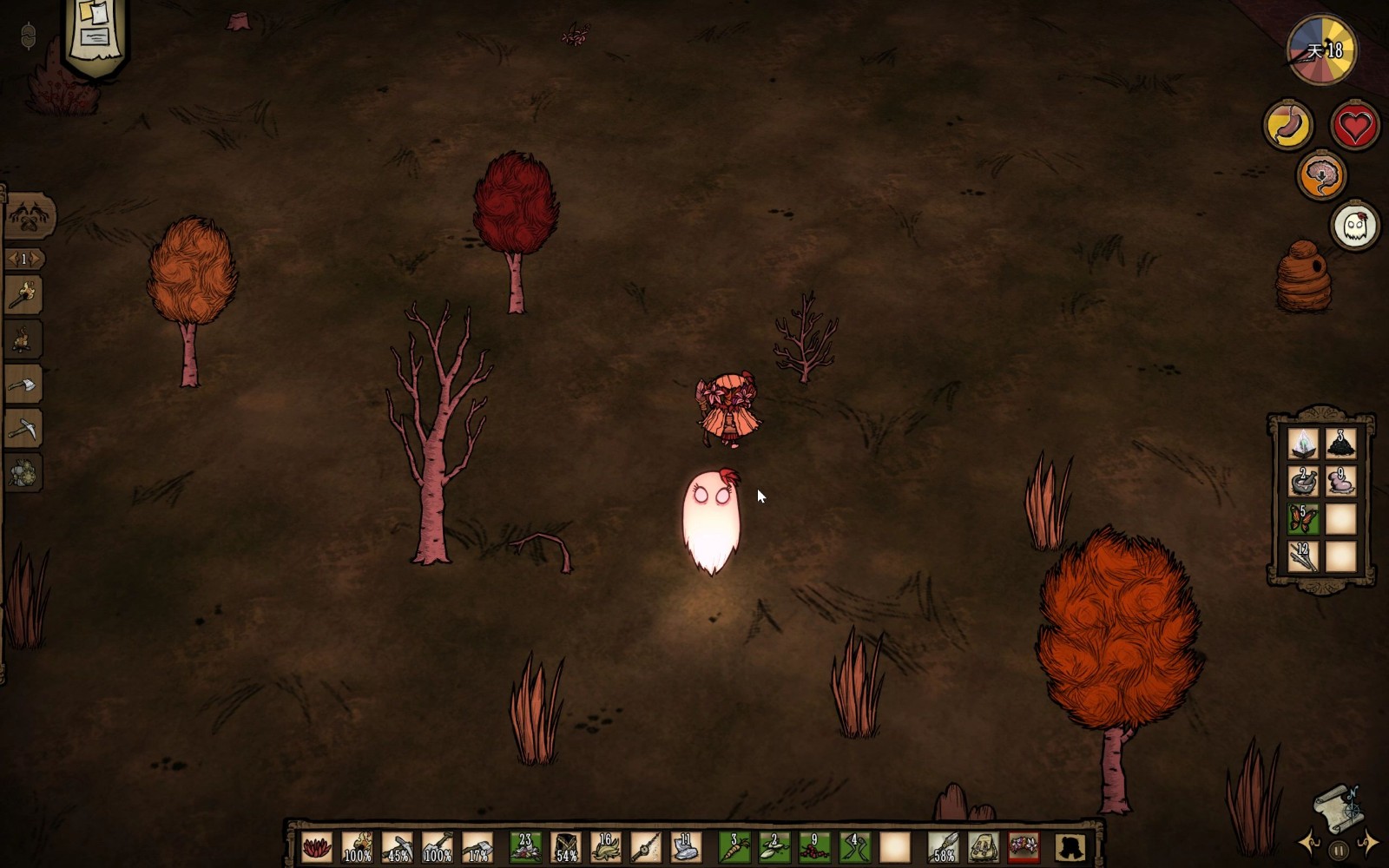Open the map scroll
This screenshot has width=1389, height=868.
coord(1339,809)
